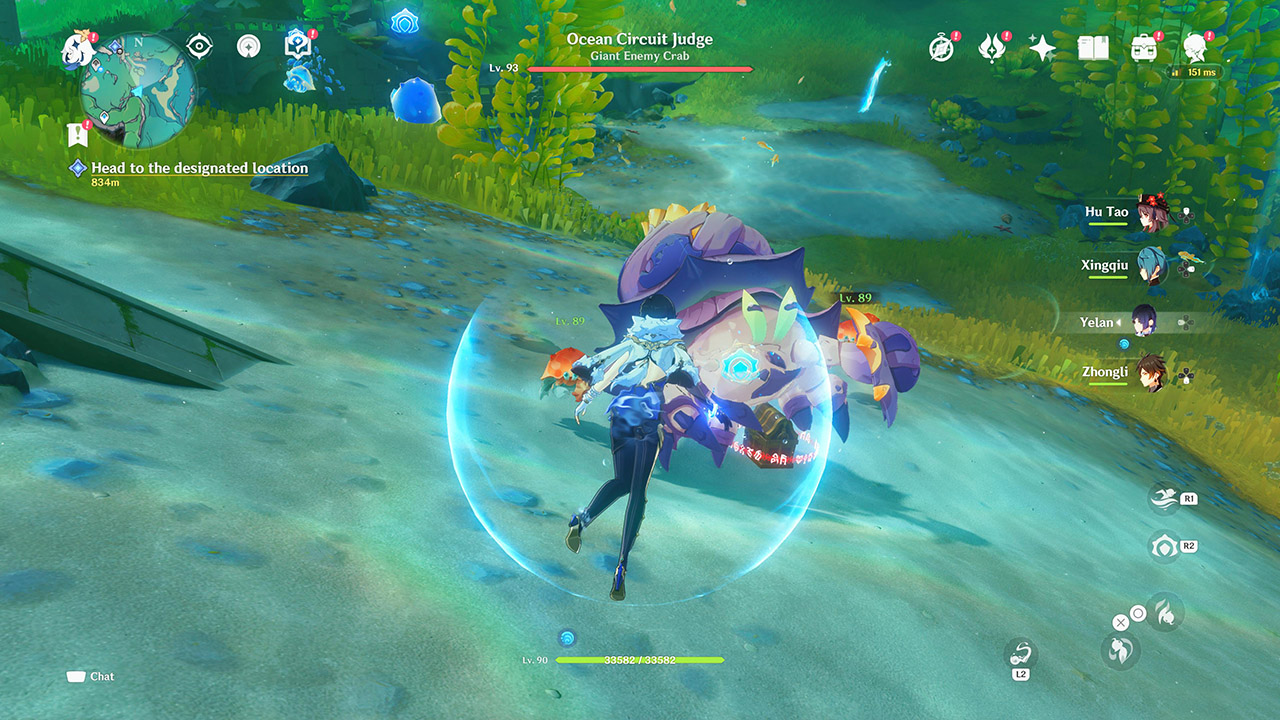Open the compass icon menu
Image resolution: width=1280 pixels, height=720 pixels.
[x=941, y=48]
